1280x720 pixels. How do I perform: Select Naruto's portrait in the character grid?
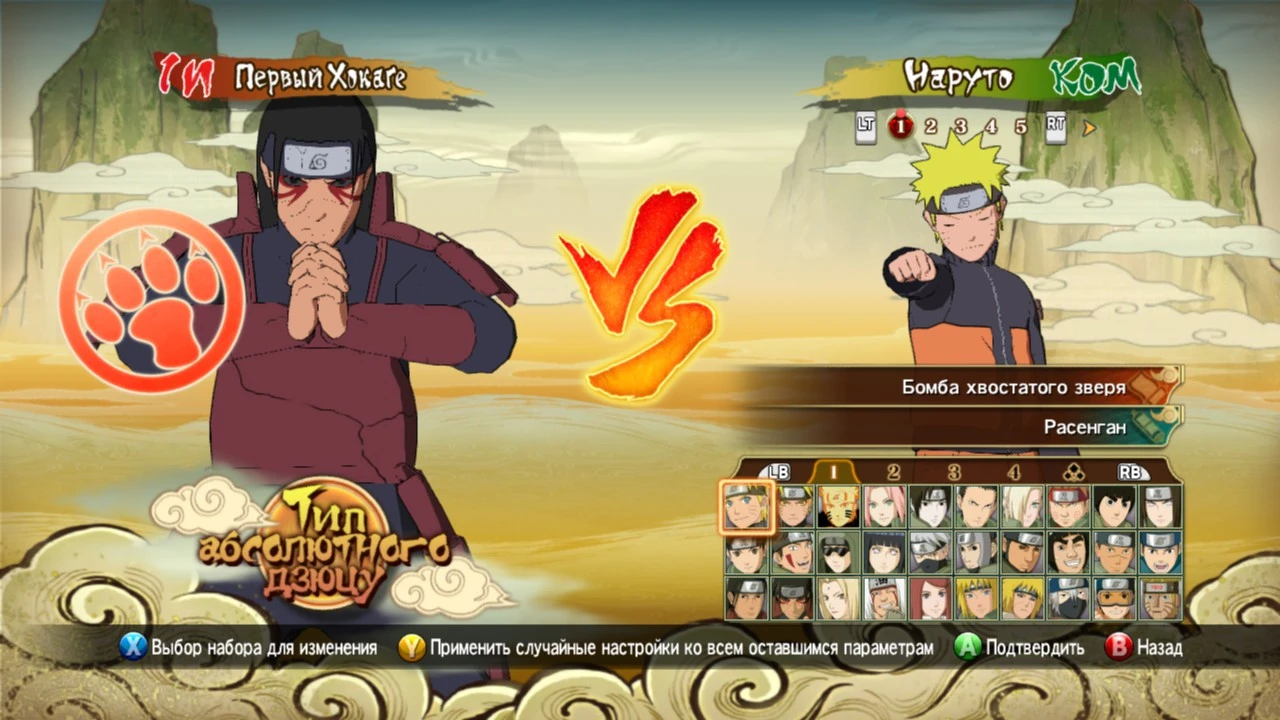point(748,502)
